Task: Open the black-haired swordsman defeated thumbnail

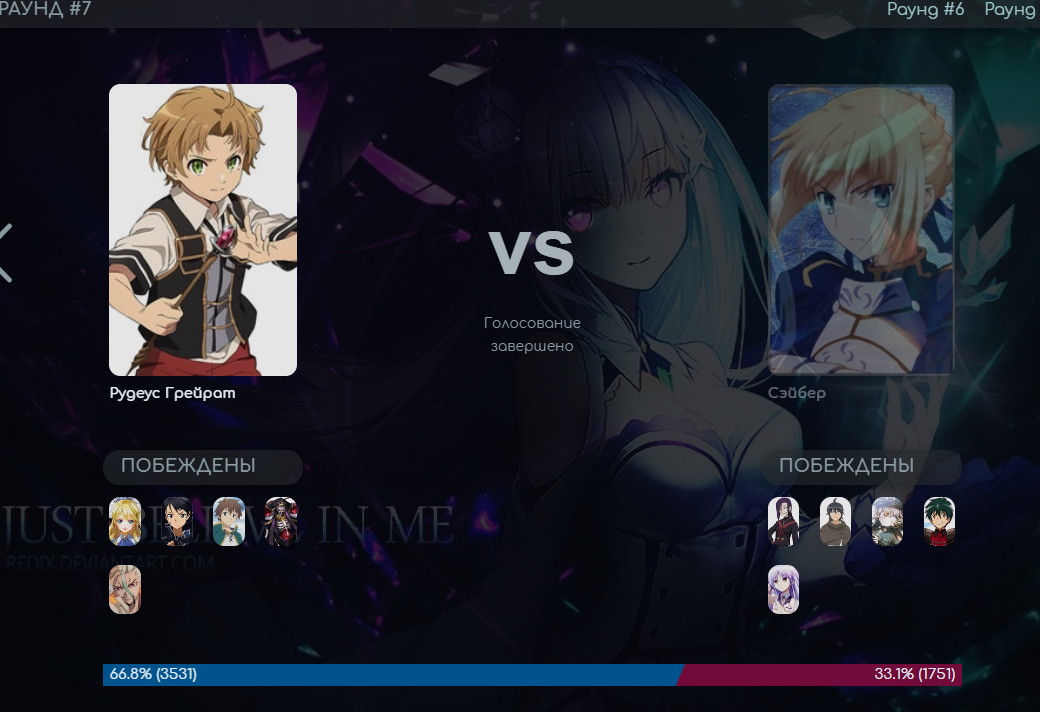Action: (x=177, y=521)
